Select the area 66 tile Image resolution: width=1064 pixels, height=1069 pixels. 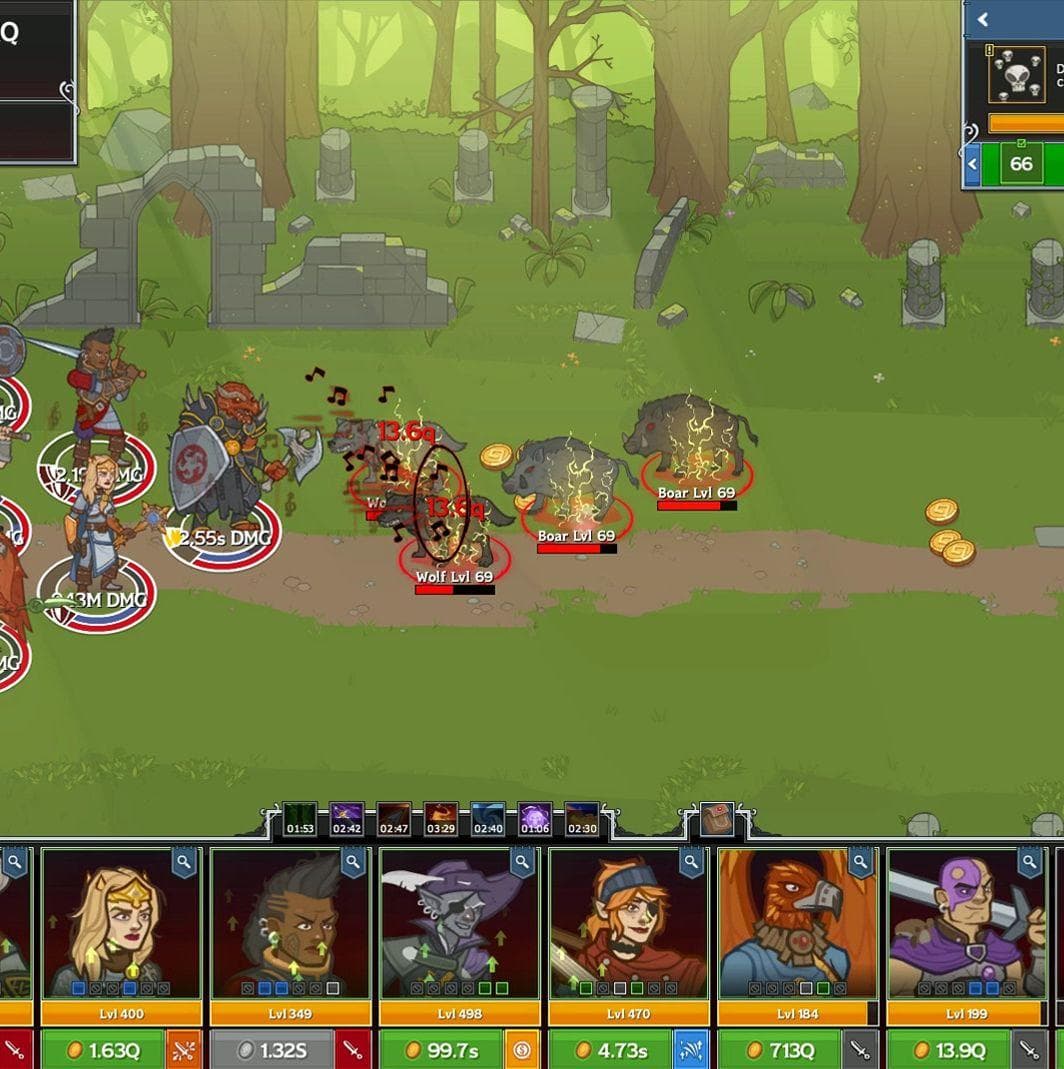coord(1021,164)
